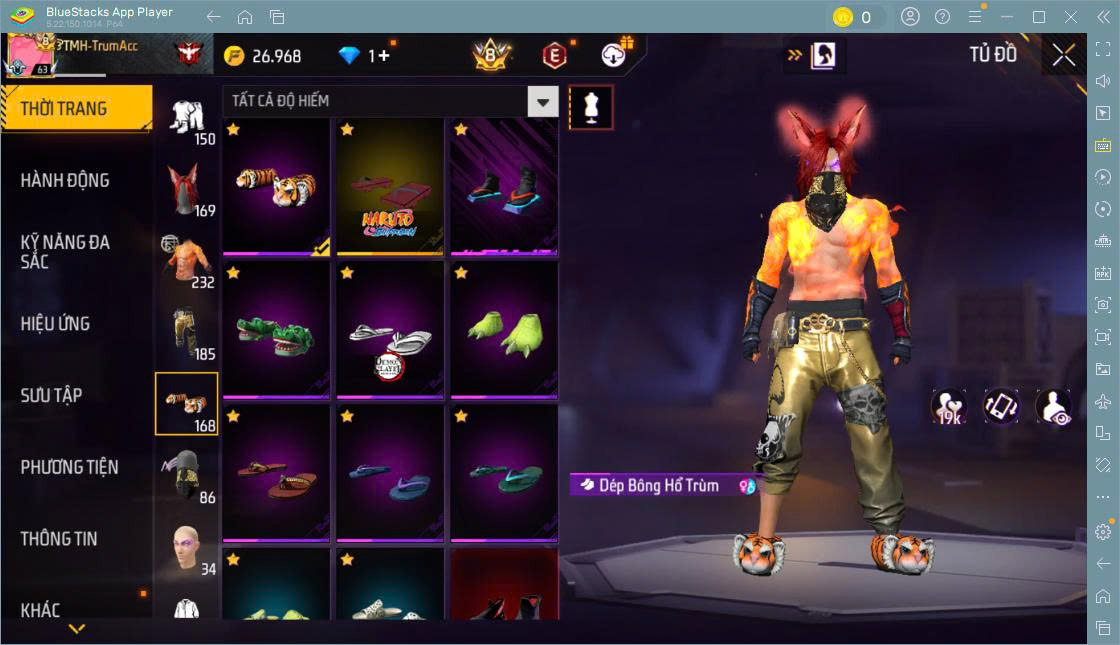
Task: Open the mannequin outfit preview button
Action: (x=590, y=107)
